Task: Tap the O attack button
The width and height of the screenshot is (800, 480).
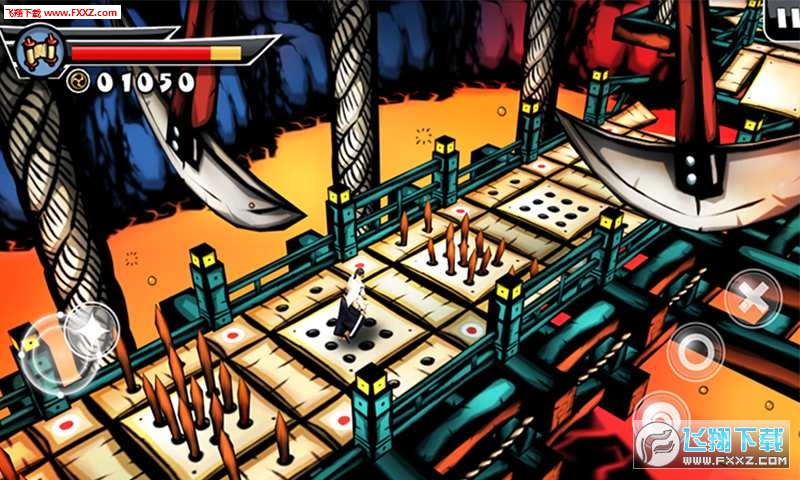Action: coord(696,352)
